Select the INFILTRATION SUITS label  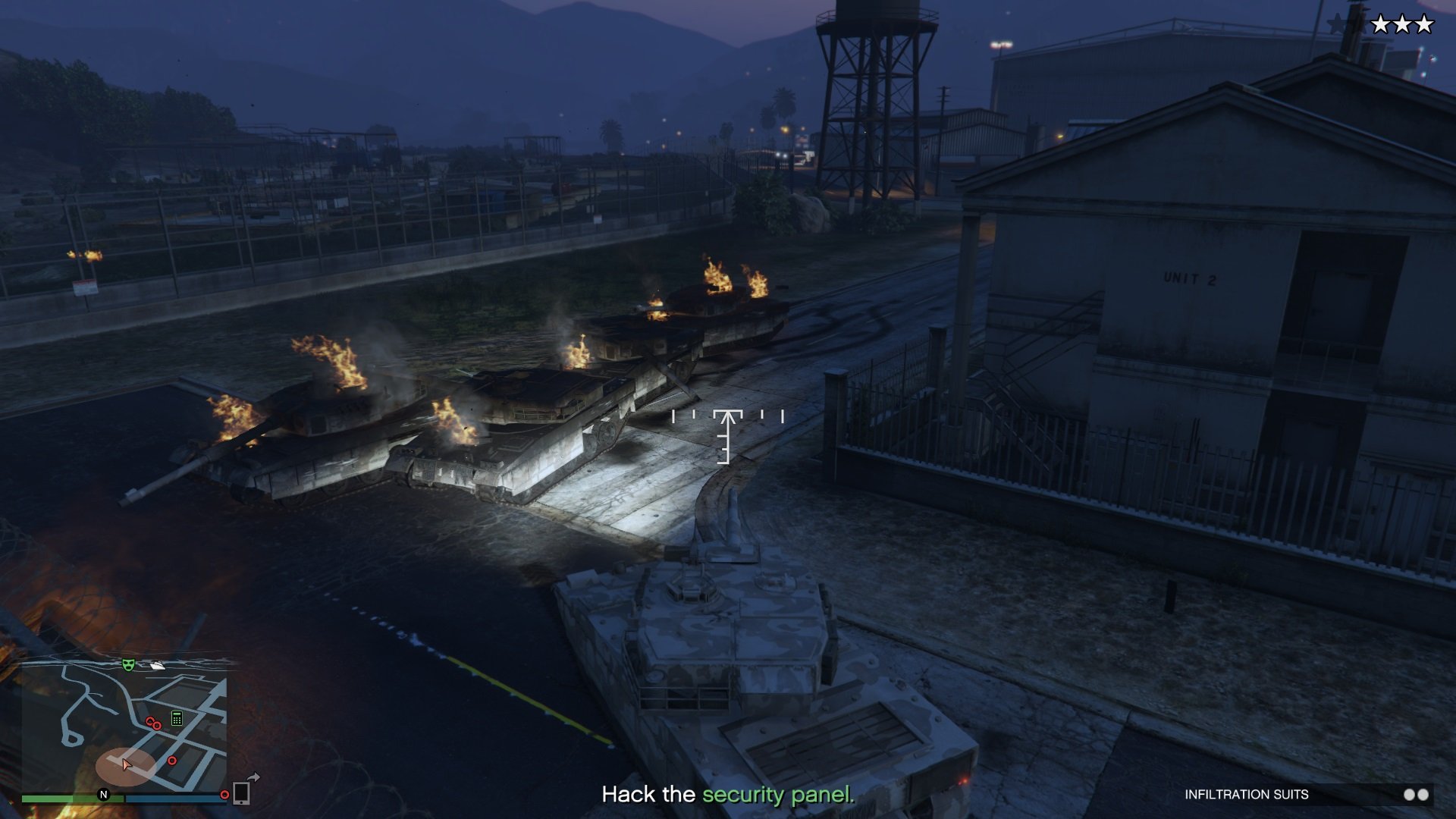click(1247, 794)
